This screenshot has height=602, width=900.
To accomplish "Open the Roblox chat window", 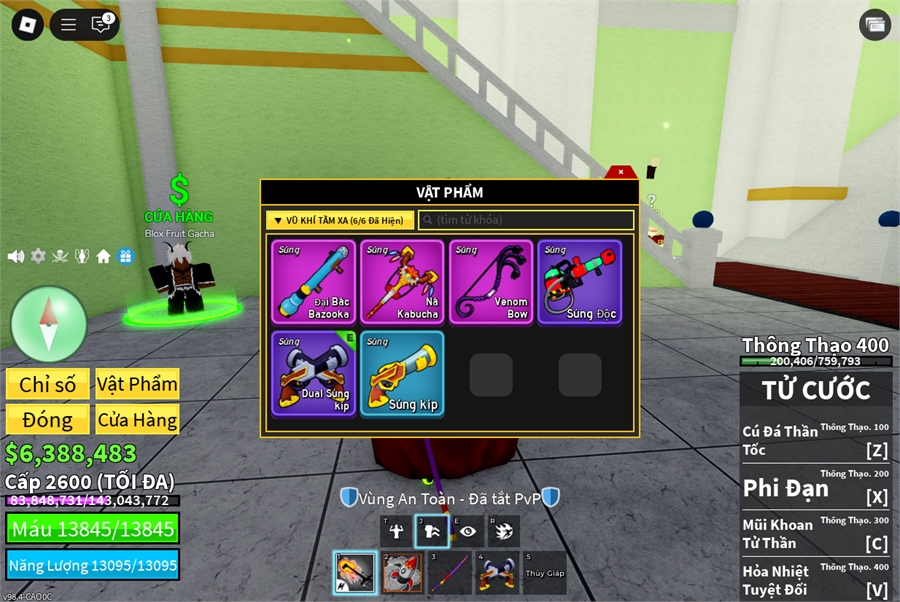I will click(x=101, y=25).
